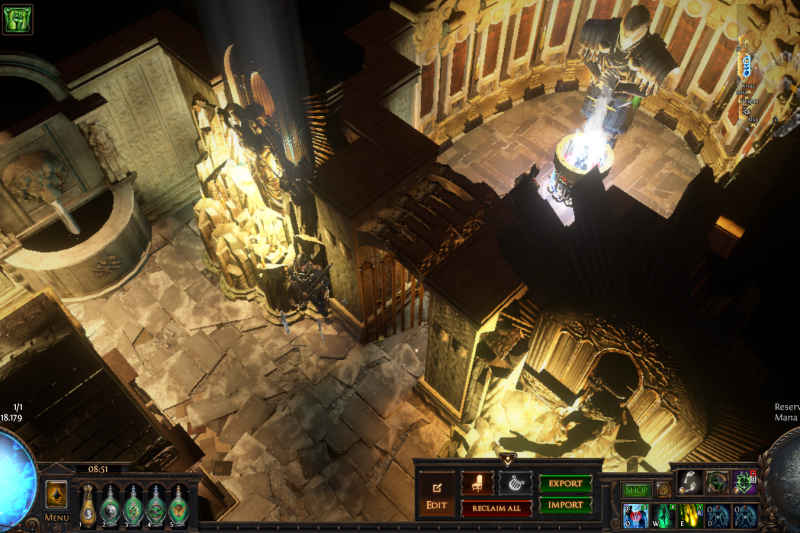Activate the green skill bound to W
Image resolution: width=800 pixels, height=533 pixels.
tap(663, 516)
